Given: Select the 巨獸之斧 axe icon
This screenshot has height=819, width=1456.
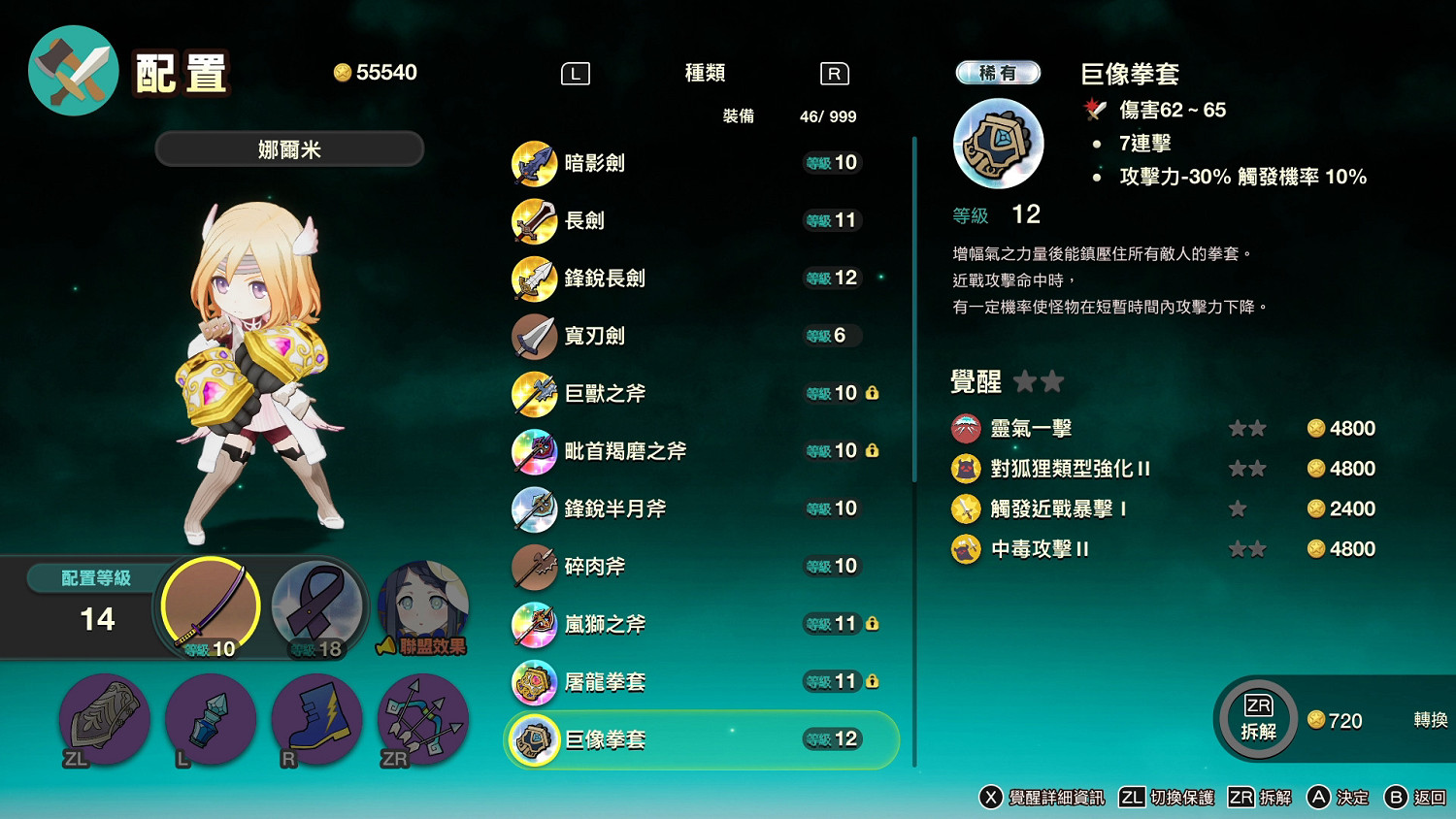Looking at the screenshot, I should click(x=535, y=394).
